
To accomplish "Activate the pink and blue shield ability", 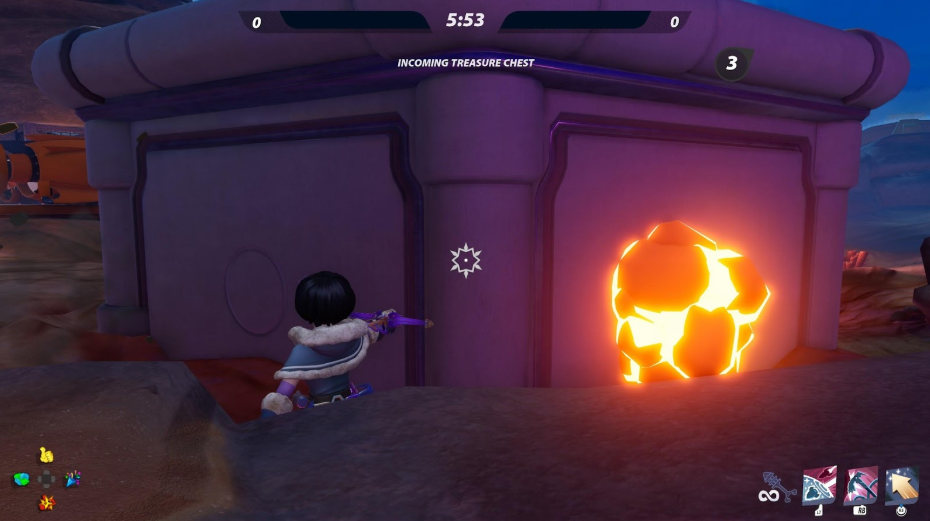I will point(819,485).
